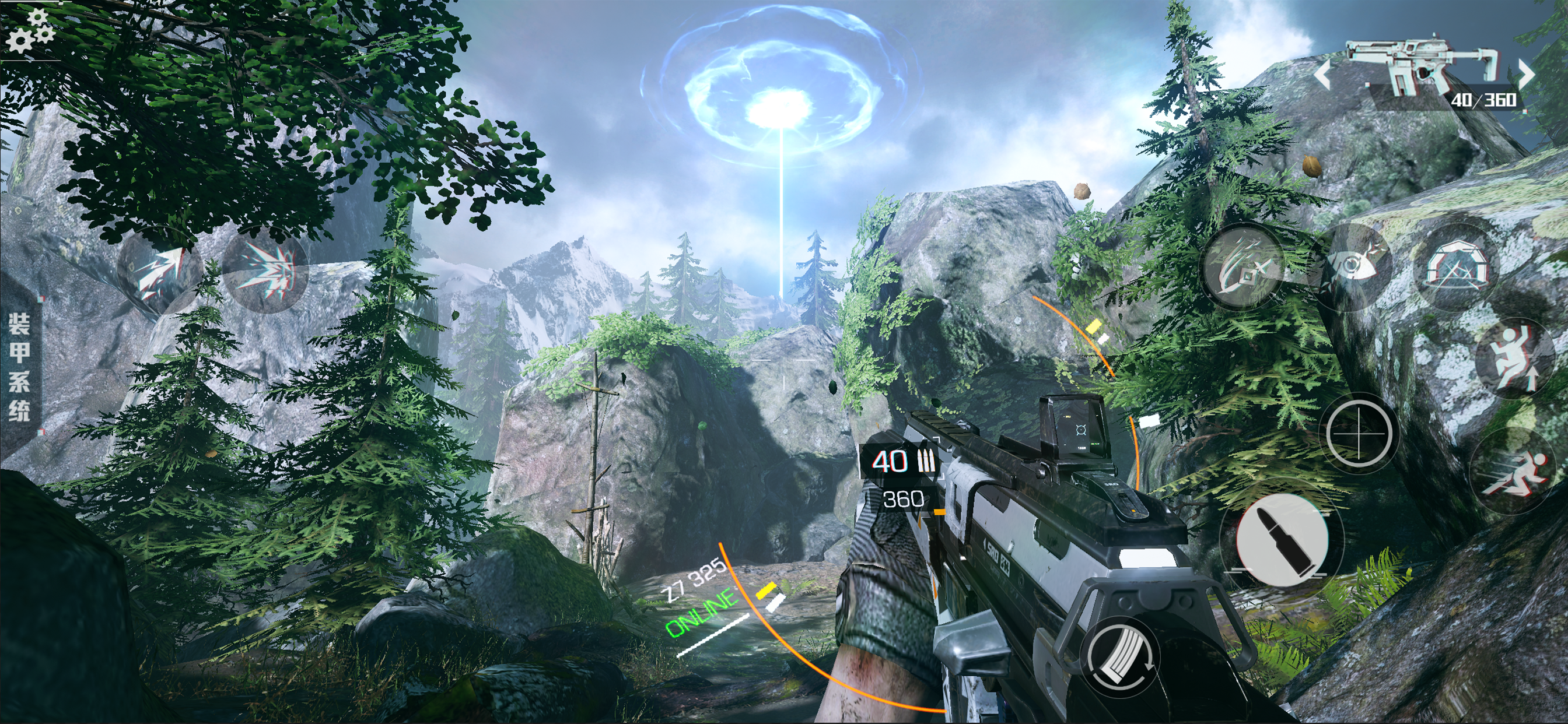This screenshot has width=1568, height=724.
Task: Deploy the dome shield ability
Action: (1456, 268)
